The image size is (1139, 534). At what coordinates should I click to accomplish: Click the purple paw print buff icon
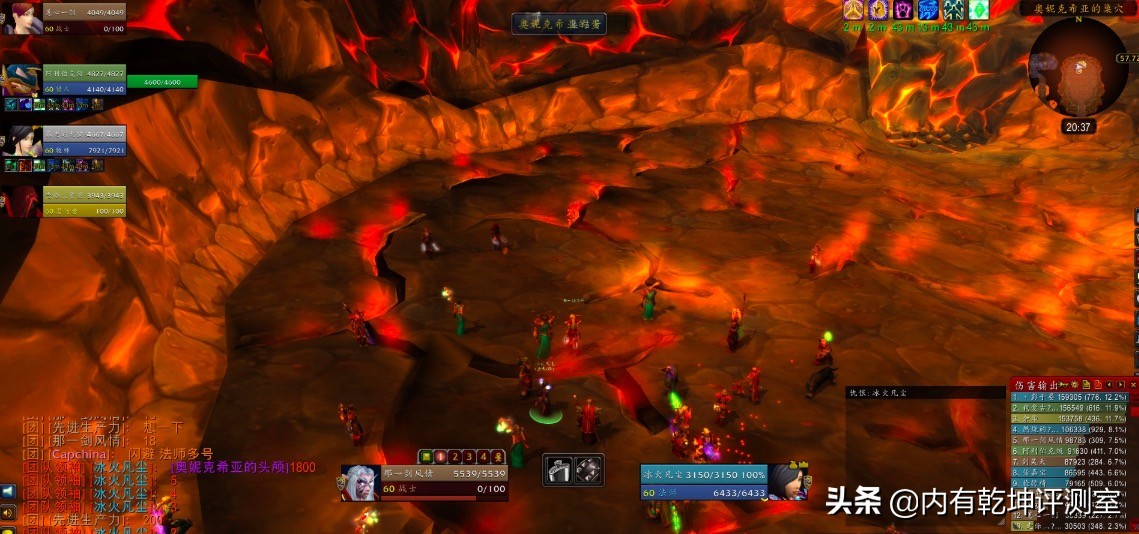tap(904, 10)
